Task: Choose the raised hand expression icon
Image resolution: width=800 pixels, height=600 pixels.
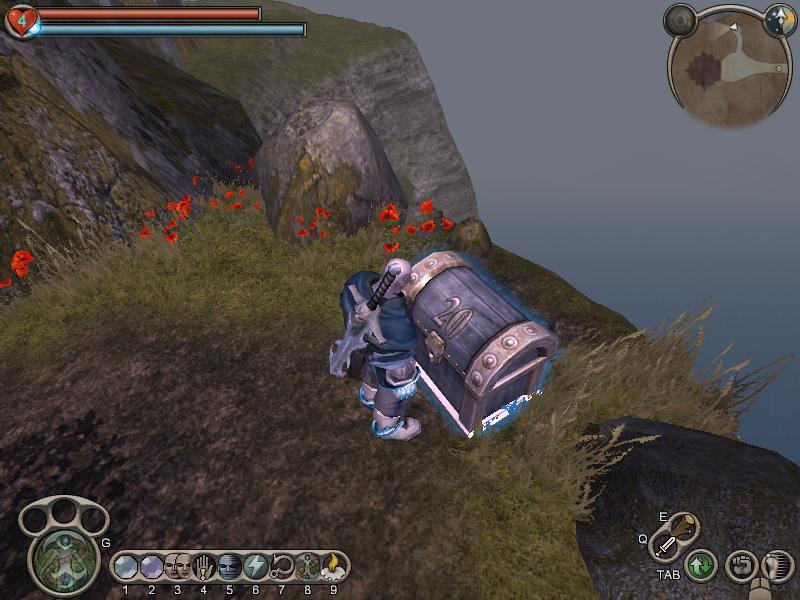Action: pos(203,566)
